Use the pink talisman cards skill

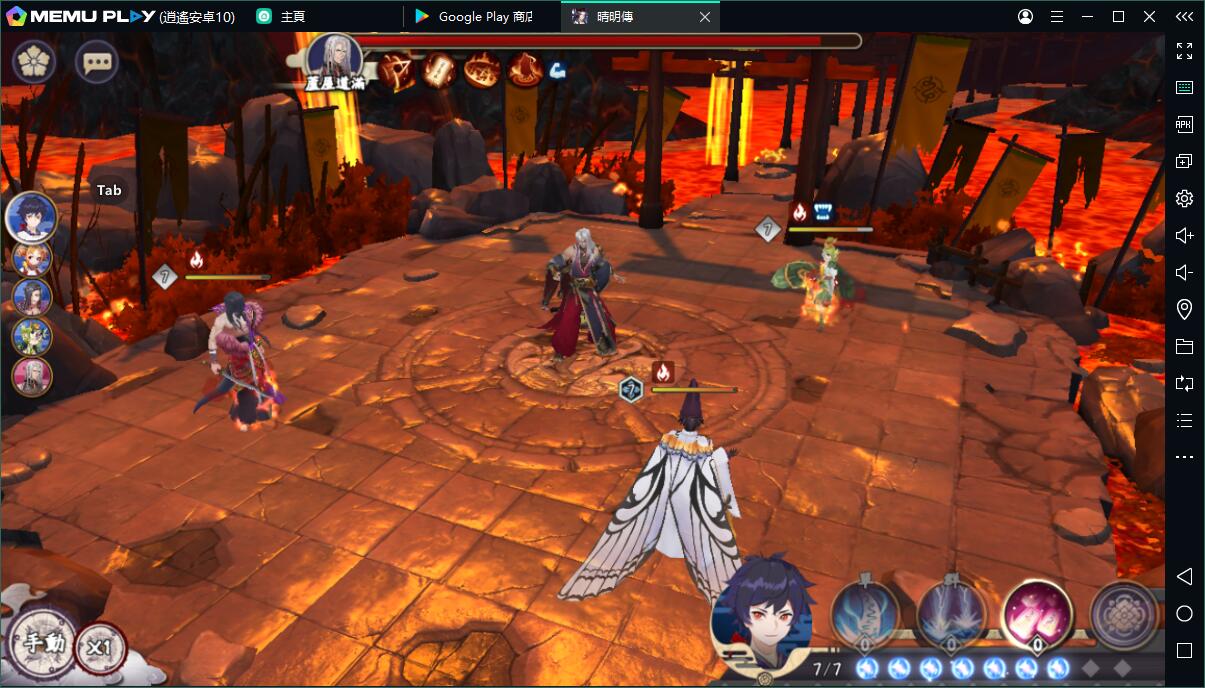[x=1037, y=611]
